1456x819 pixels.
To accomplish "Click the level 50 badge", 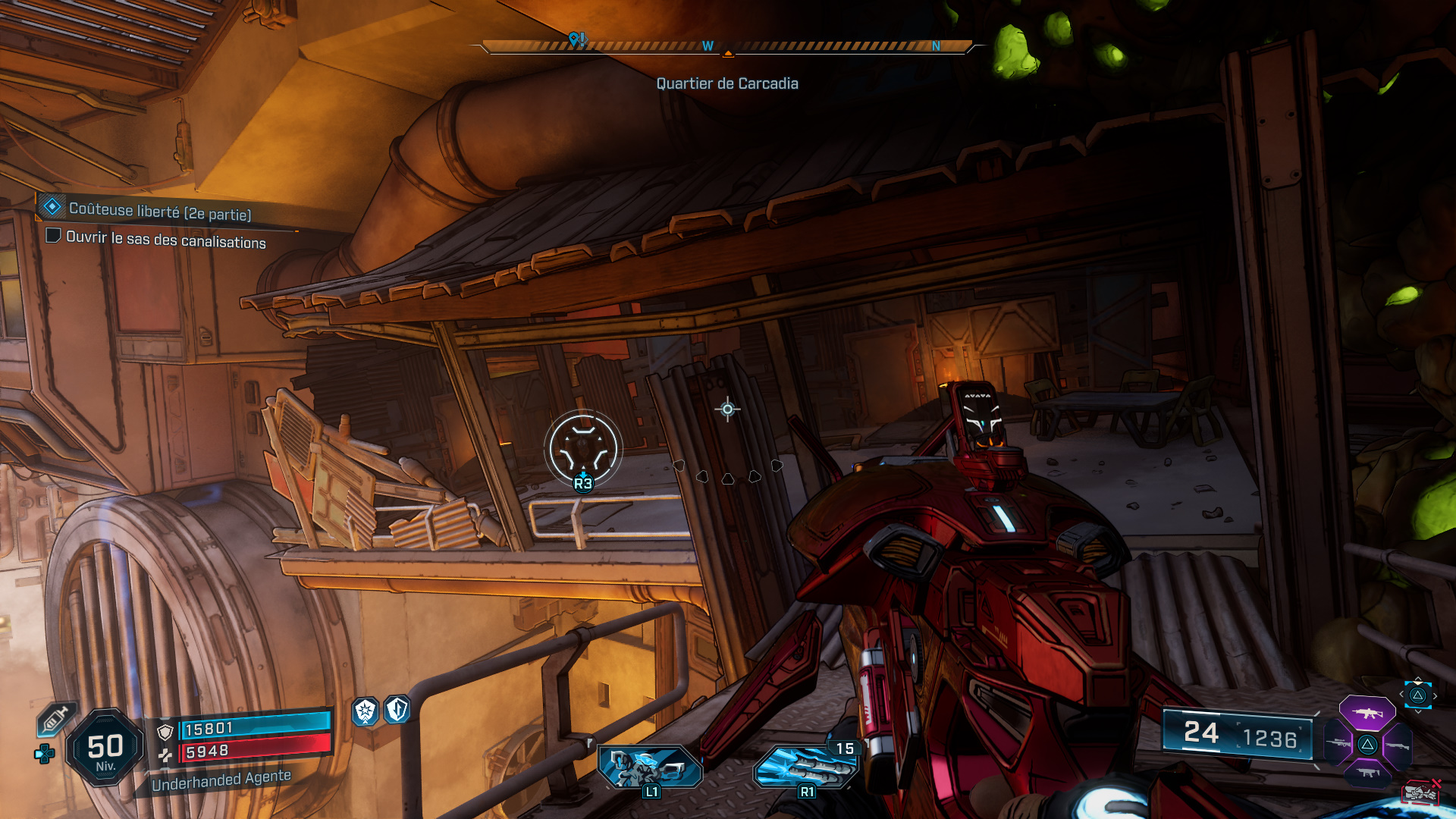I will (105, 746).
